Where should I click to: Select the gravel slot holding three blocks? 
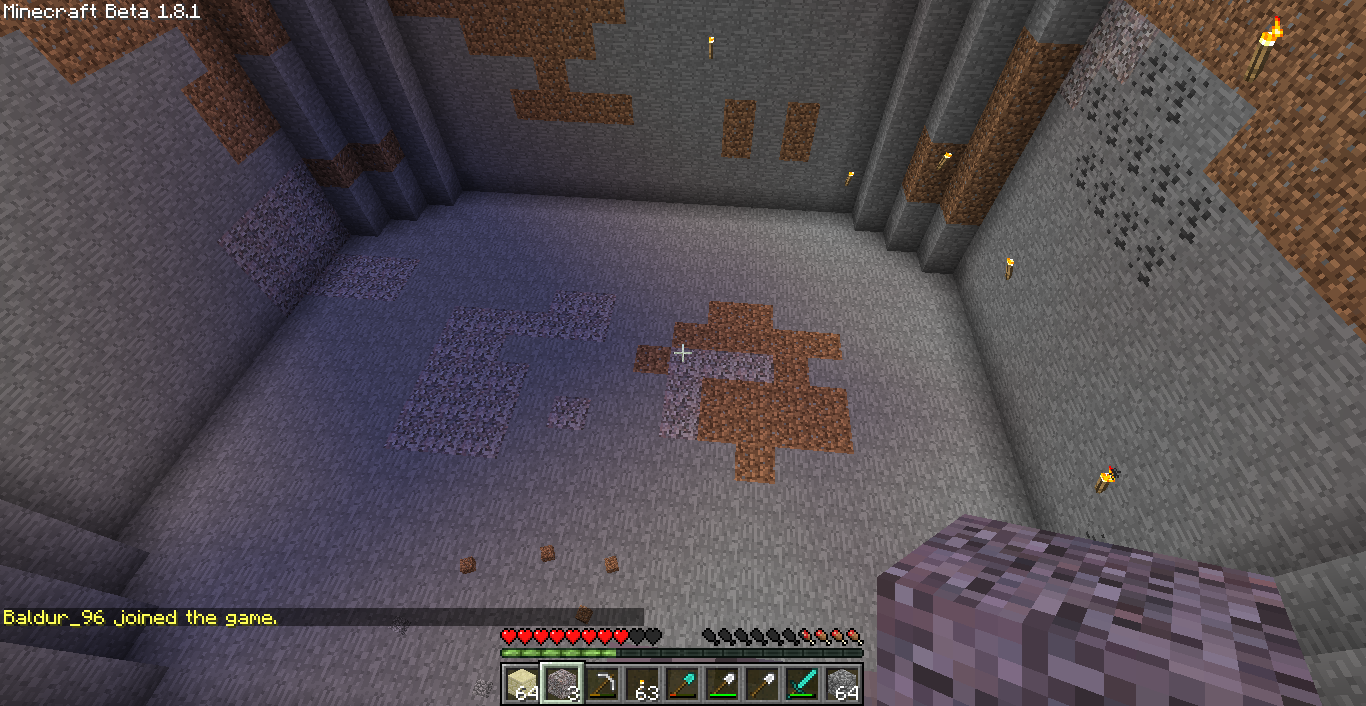tap(562, 684)
